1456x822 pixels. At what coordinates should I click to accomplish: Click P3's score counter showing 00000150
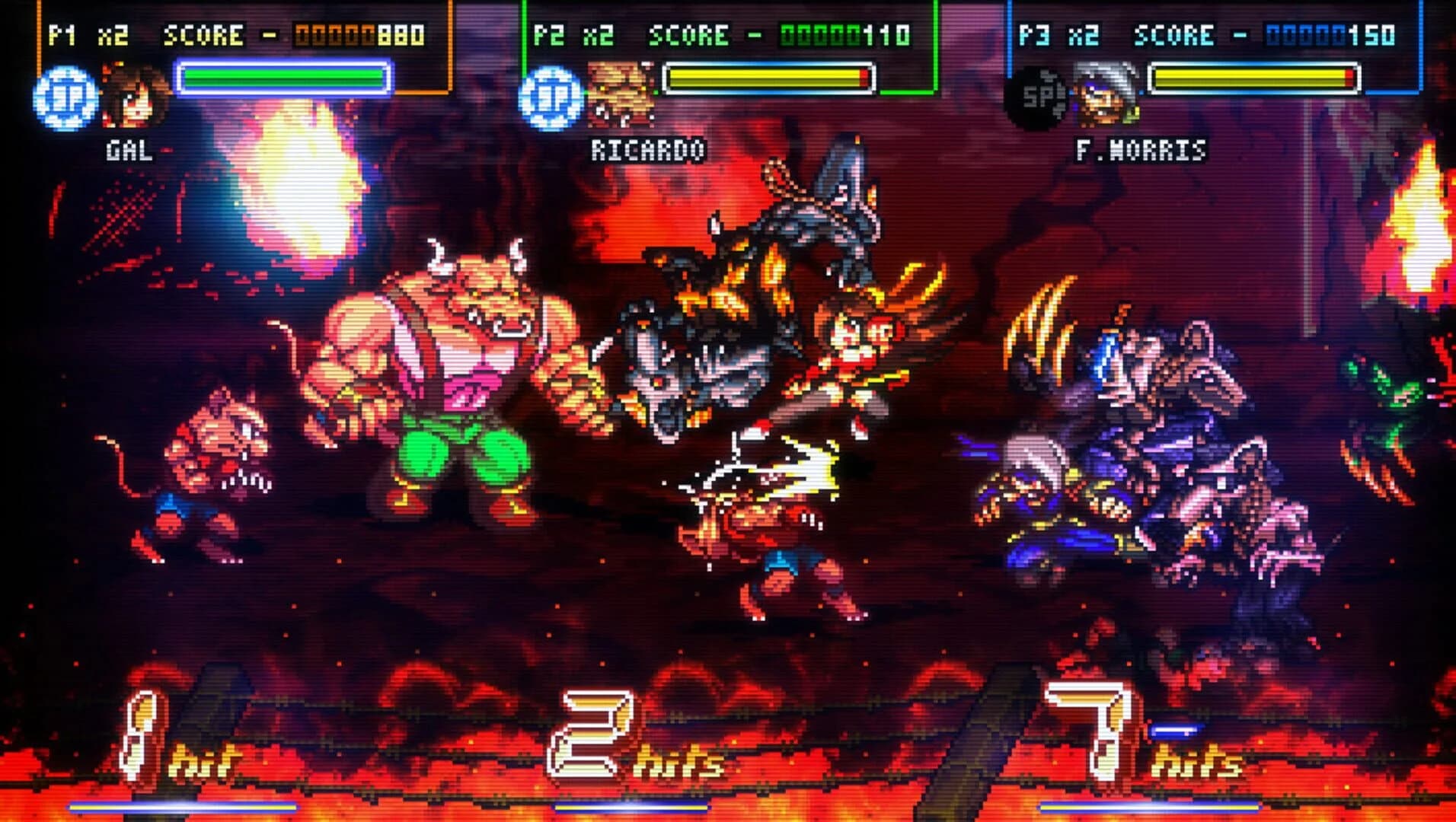click(1329, 33)
